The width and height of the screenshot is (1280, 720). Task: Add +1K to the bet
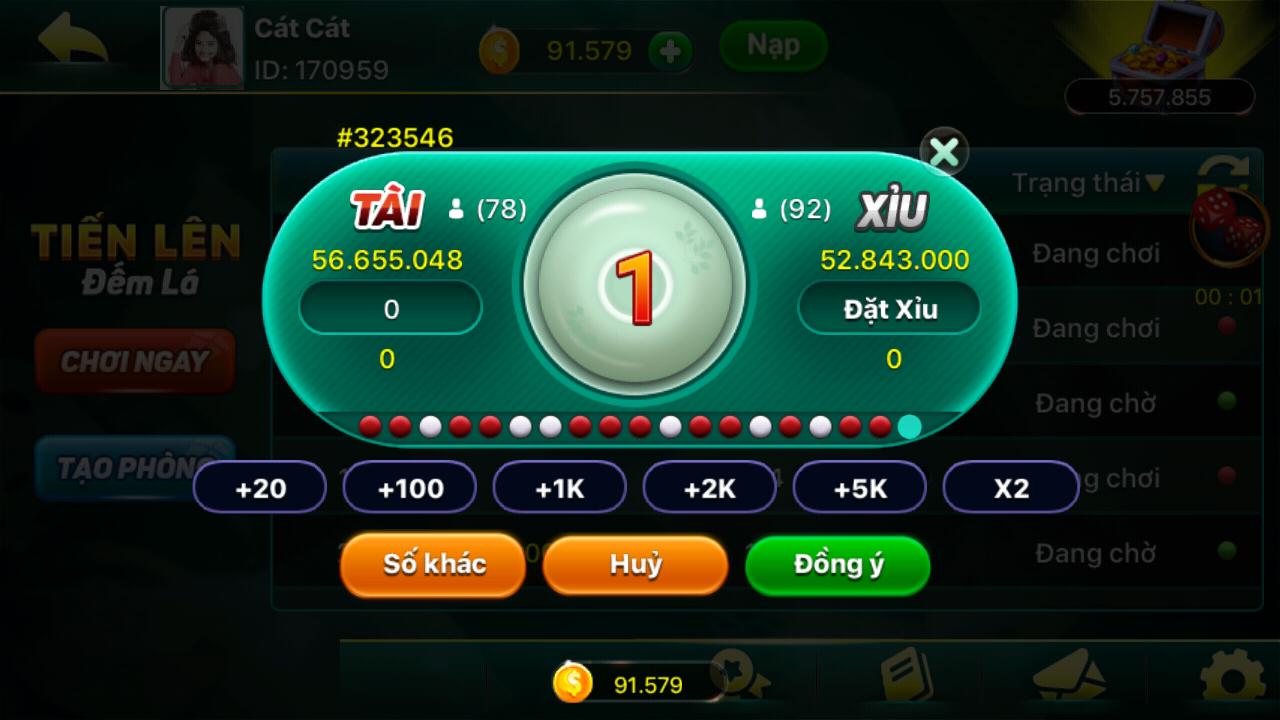coord(560,488)
